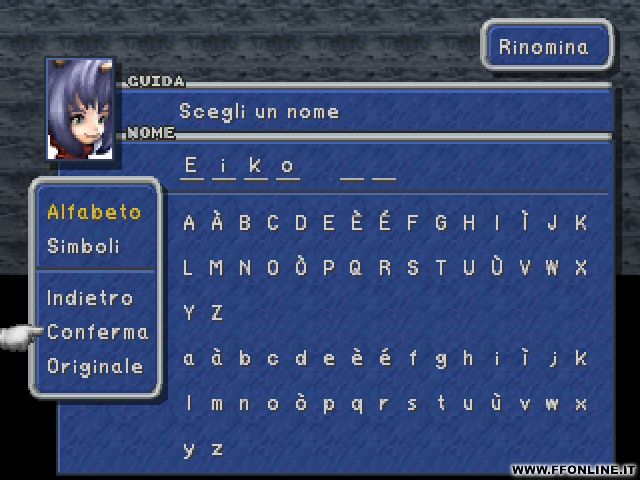Select the lowercase letter s
640x480 pixels.
click(413, 404)
